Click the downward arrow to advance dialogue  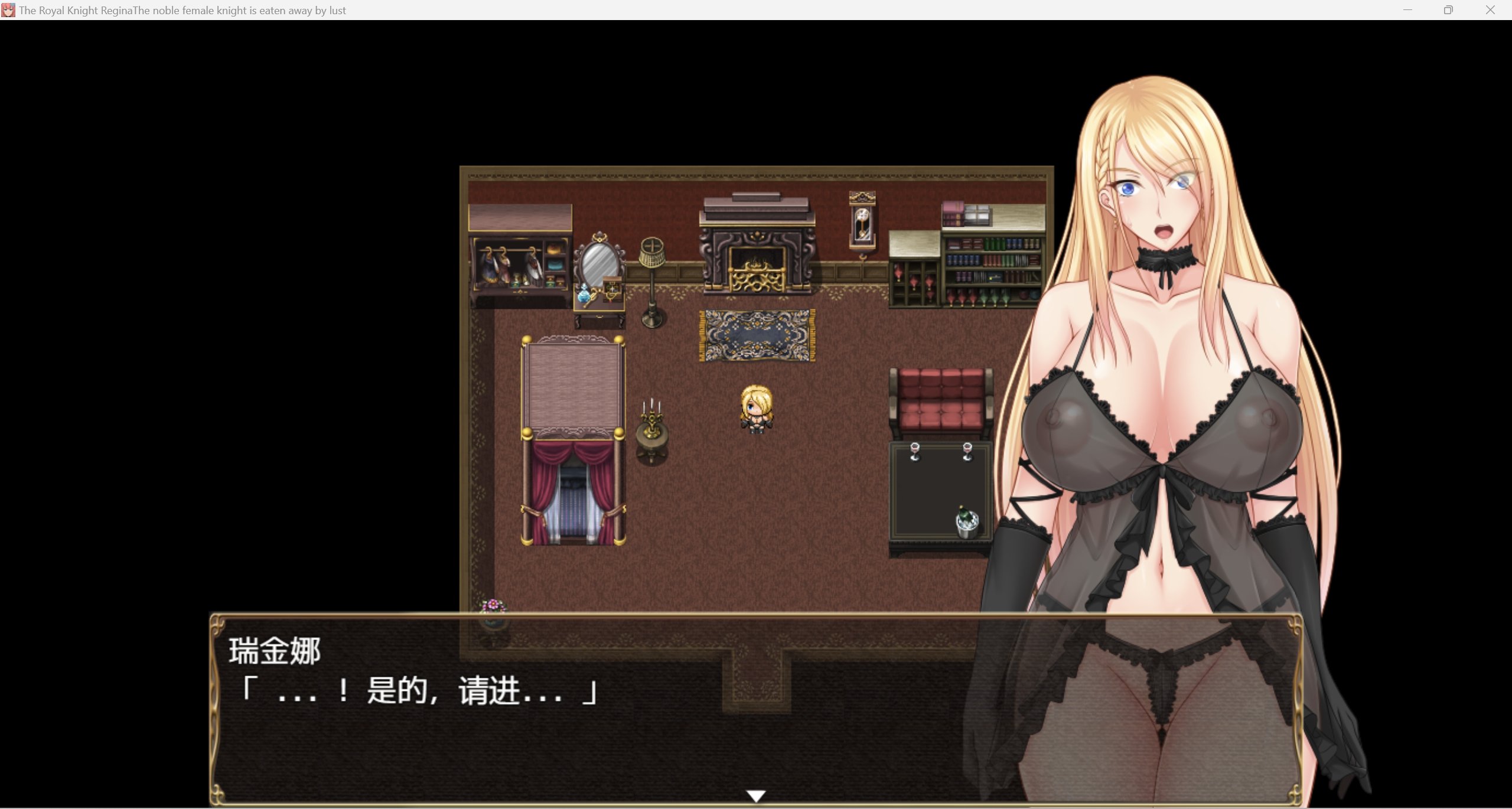tap(757, 794)
